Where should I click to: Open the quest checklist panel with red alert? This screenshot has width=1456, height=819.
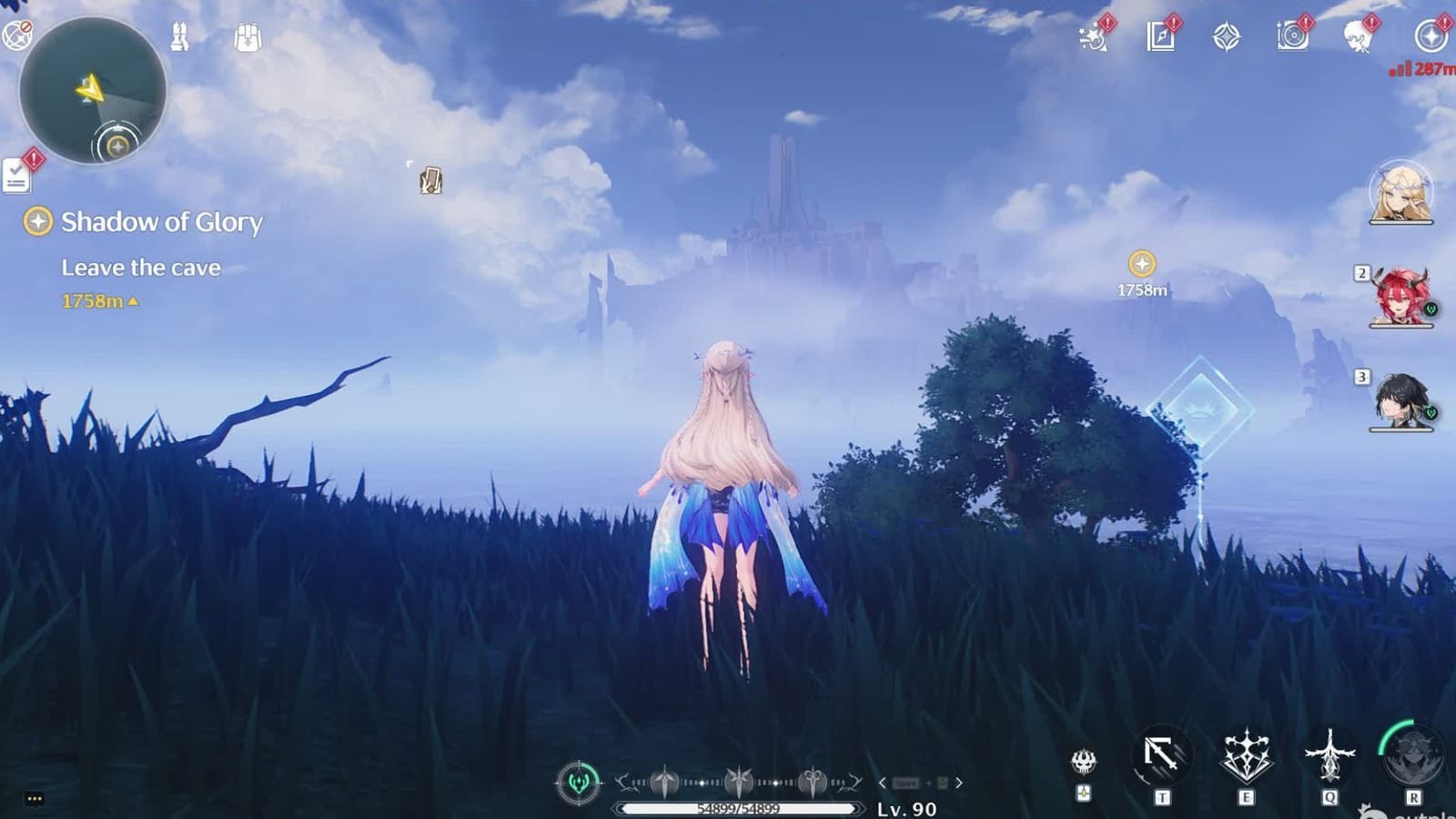[x=16, y=177]
